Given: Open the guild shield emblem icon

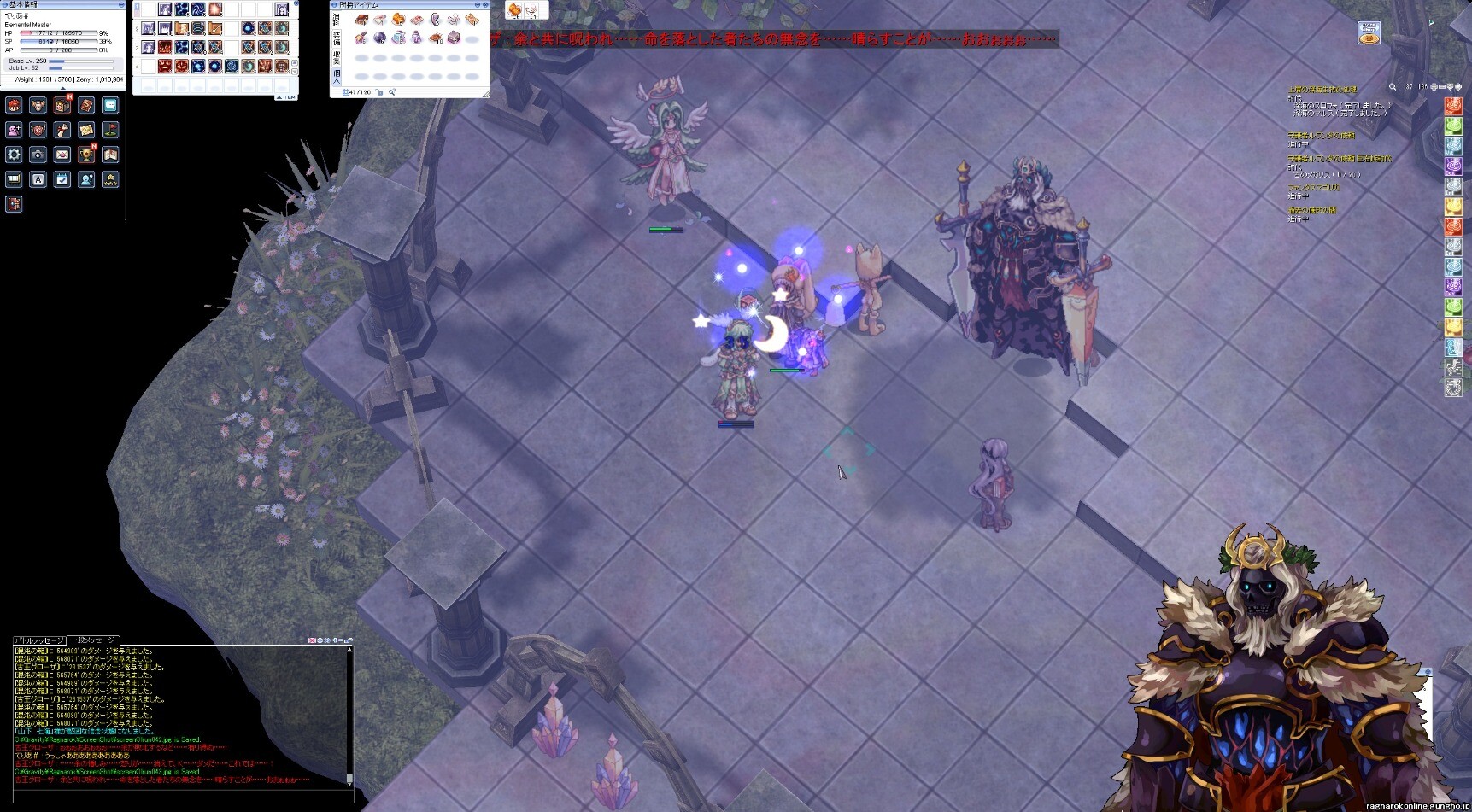Looking at the screenshot, I should point(38,130).
